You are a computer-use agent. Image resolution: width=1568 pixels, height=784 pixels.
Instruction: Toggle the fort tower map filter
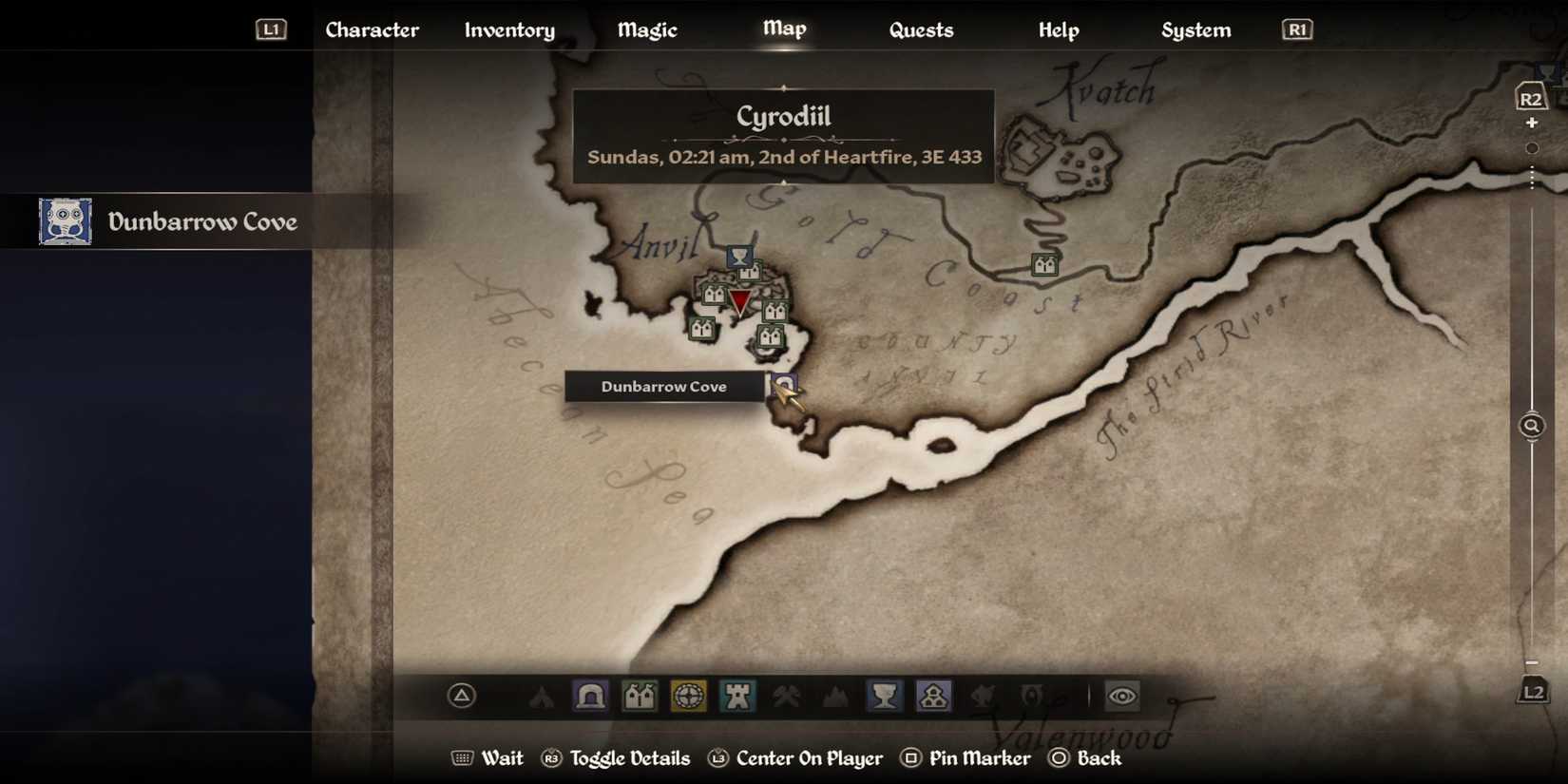pyautogui.click(x=736, y=696)
